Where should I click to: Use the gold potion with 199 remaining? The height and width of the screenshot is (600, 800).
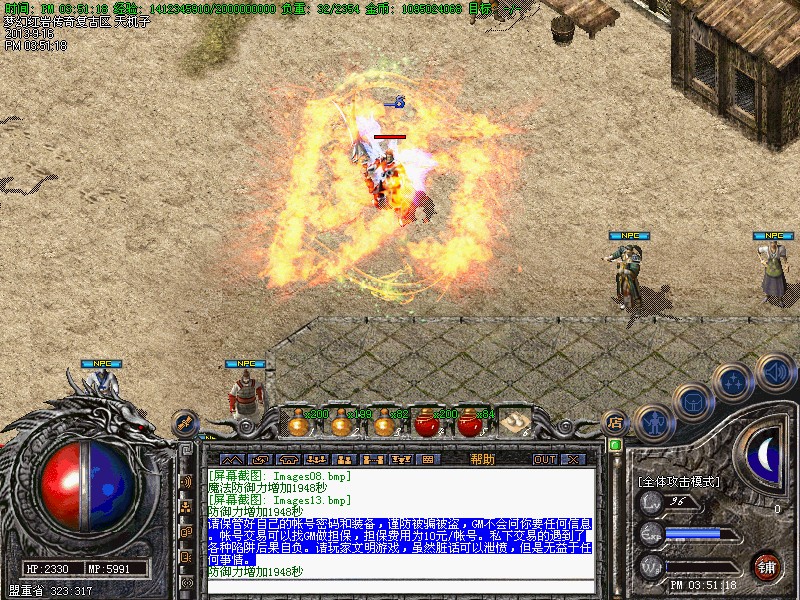[341, 424]
